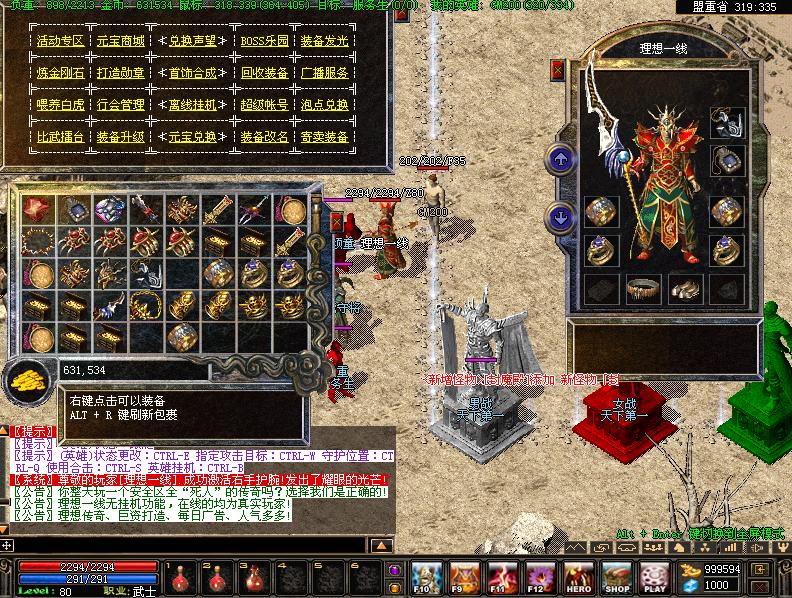Click the PLAY button on bottom bar

[654, 578]
